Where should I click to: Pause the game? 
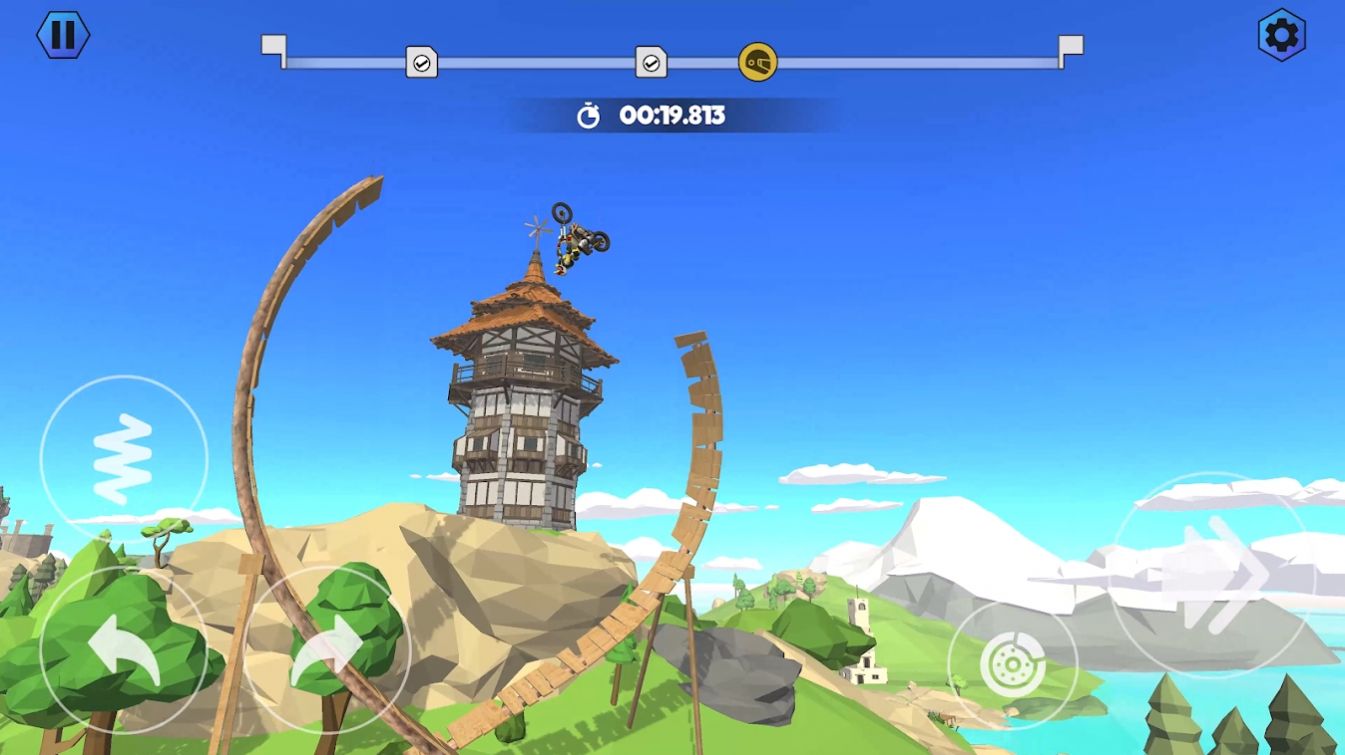click(x=63, y=36)
